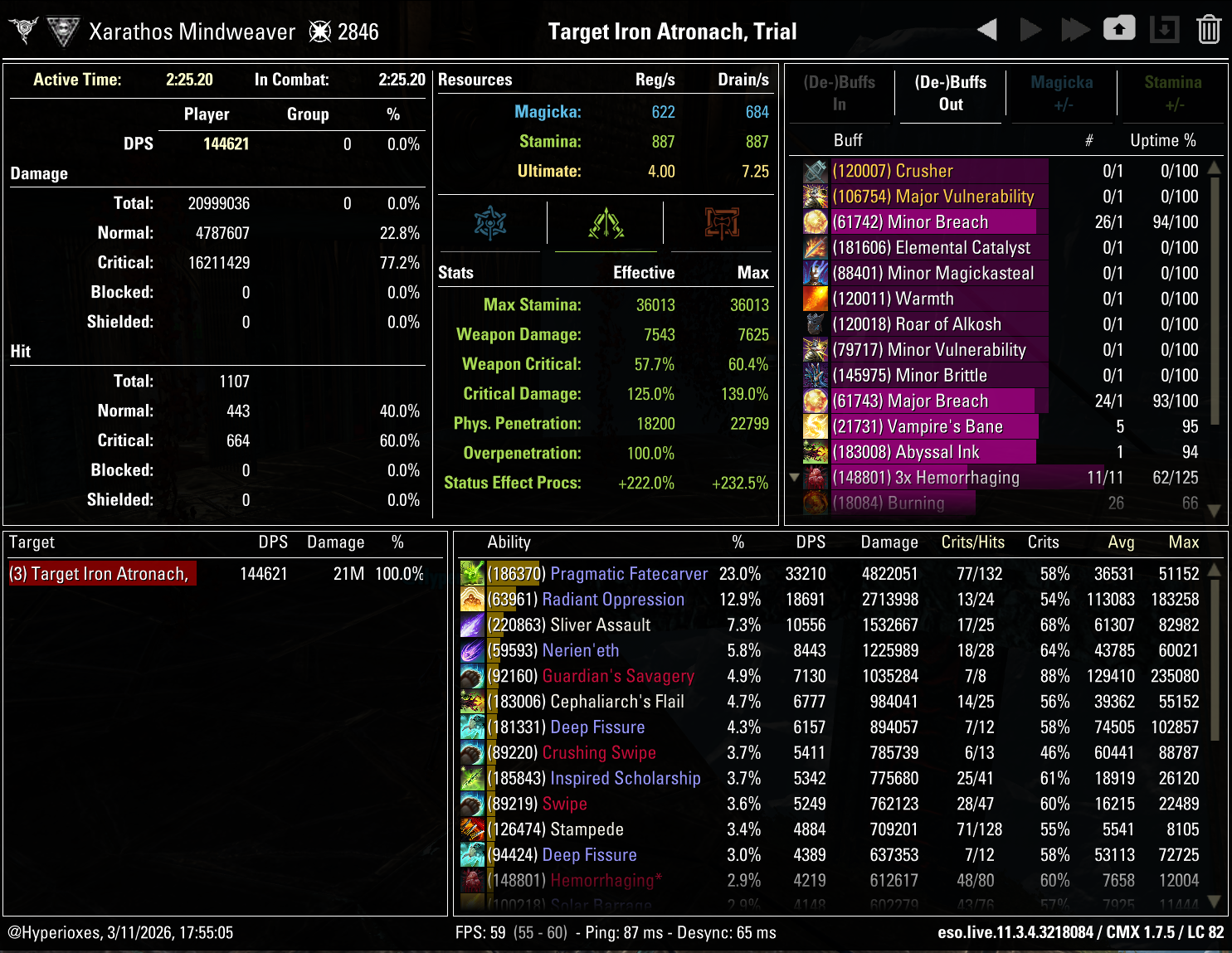1232x953 pixels.
Task: Open the Magicka +/- panel tab
Action: coord(1061,93)
